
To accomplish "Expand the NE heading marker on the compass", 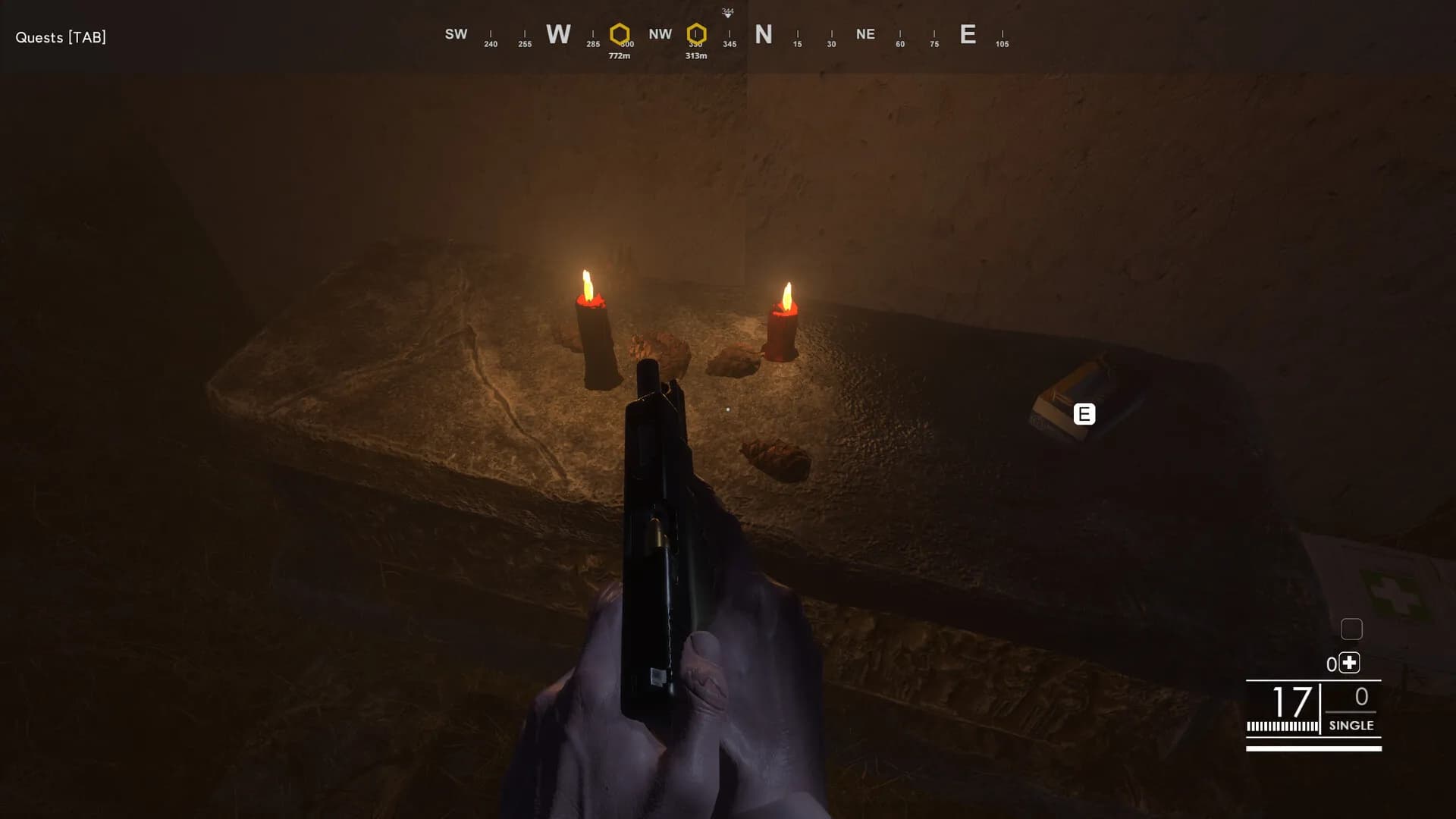I will (865, 34).
